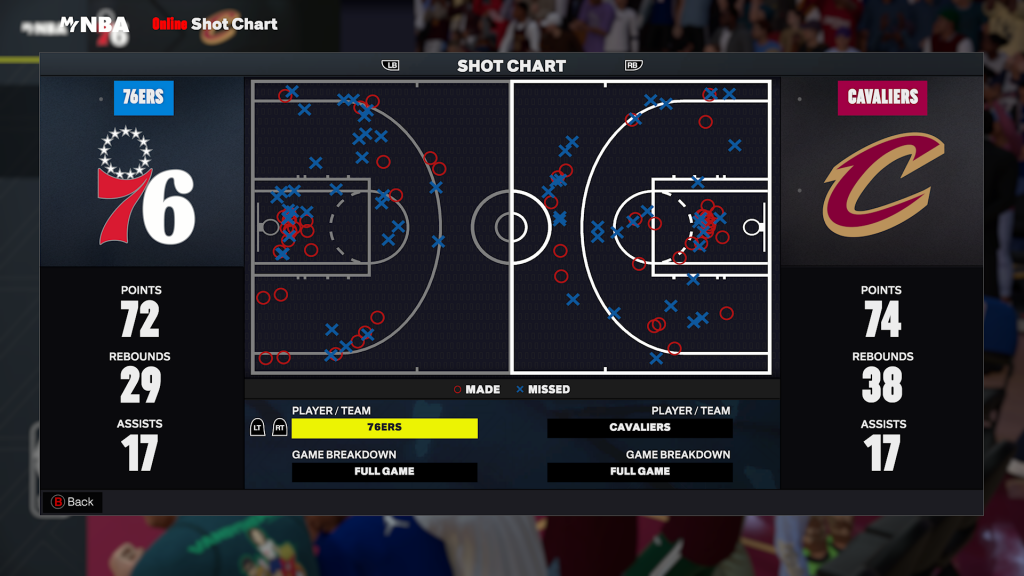Change the 76ers' FULL GAME breakdown
Viewport: 1024px width, 576px height.
384,472
